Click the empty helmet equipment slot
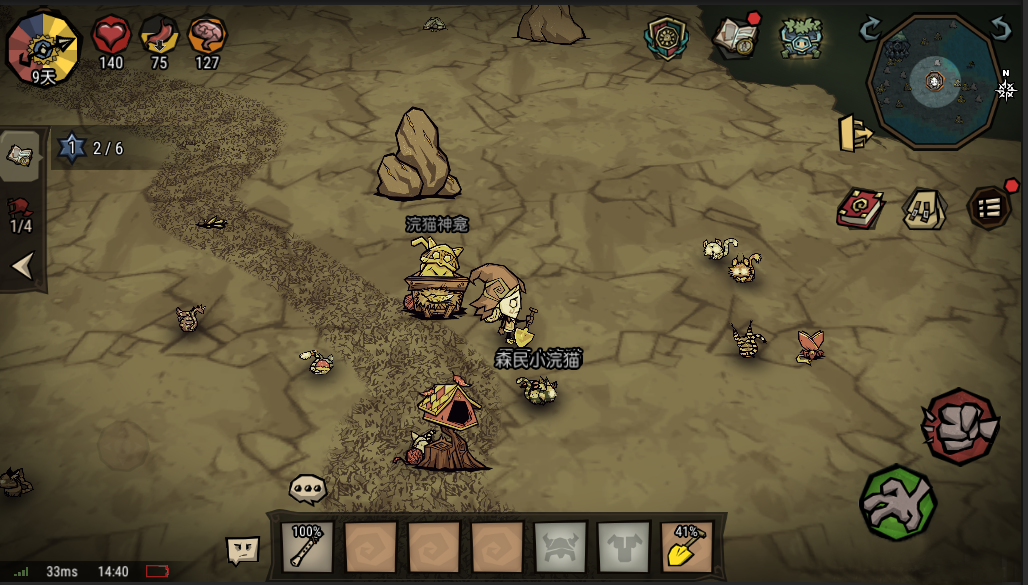 tap(560, 547)
